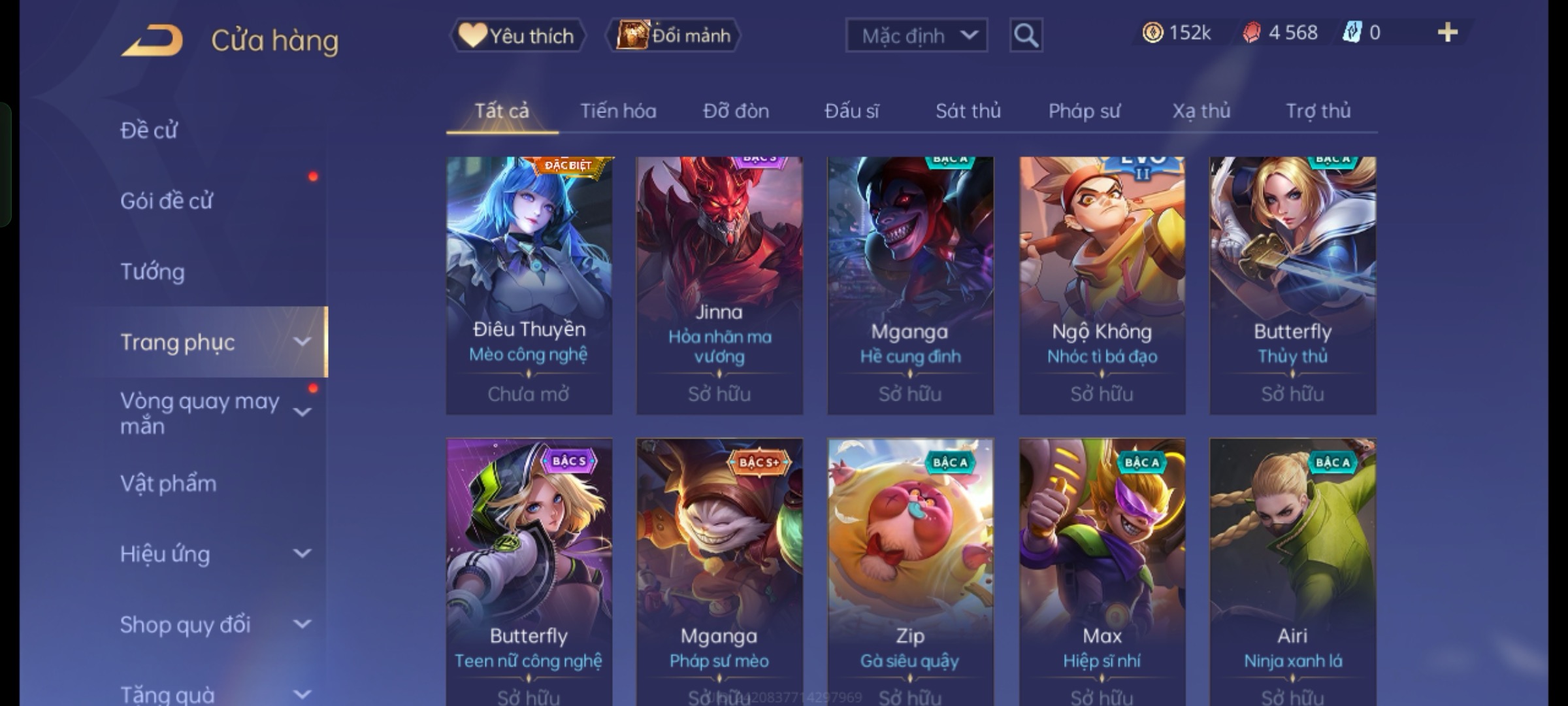1568x706 pixels.
Task: Add currency with the plus button
Action: pyautogui.click(x=1447, y=33)
